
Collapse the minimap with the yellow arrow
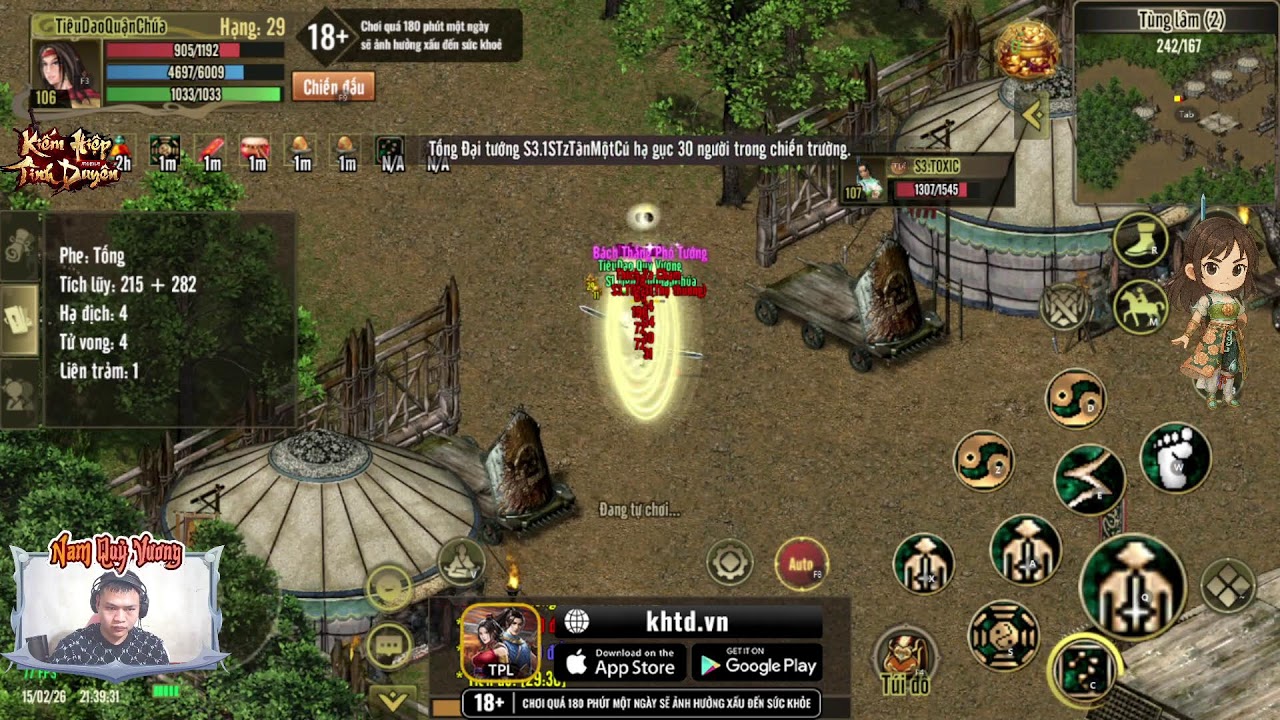click(1031, 117)
